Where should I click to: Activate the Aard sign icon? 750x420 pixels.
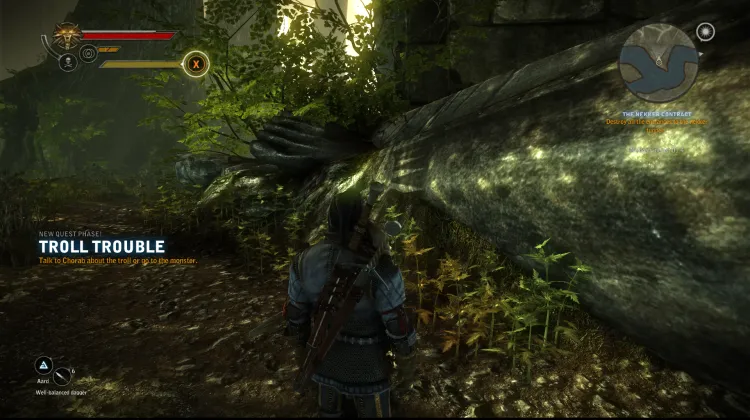tap(43, 366)
